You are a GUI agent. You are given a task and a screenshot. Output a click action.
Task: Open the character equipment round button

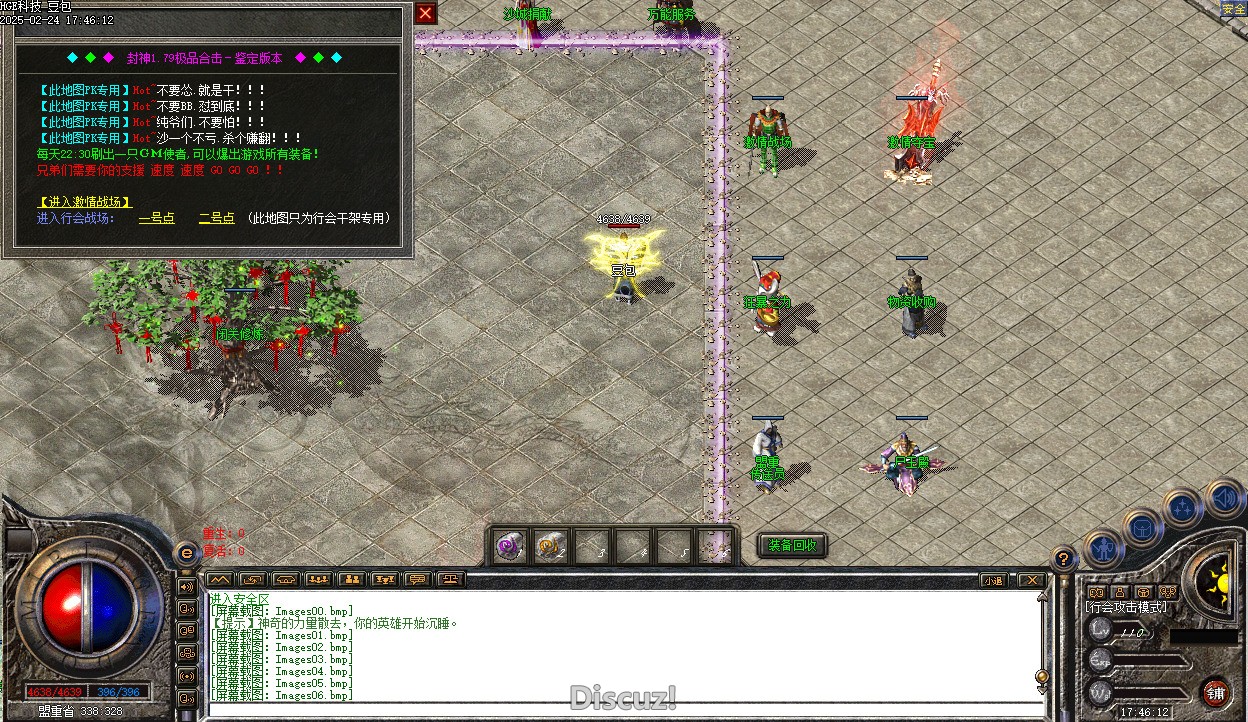[x=1101, y=548]
